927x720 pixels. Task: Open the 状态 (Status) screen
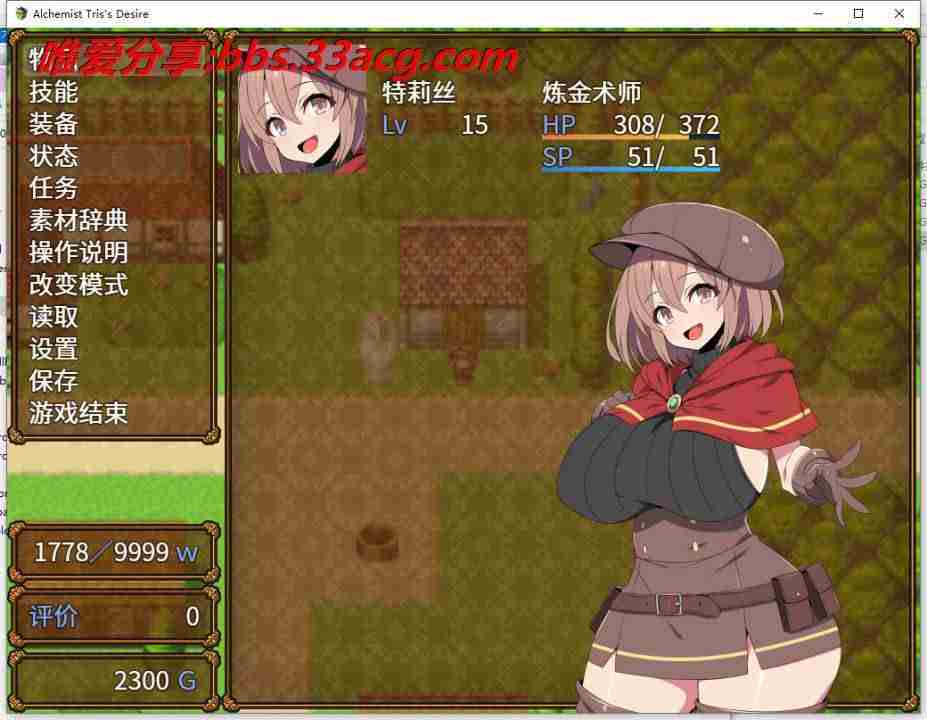[x=54, y=156]
